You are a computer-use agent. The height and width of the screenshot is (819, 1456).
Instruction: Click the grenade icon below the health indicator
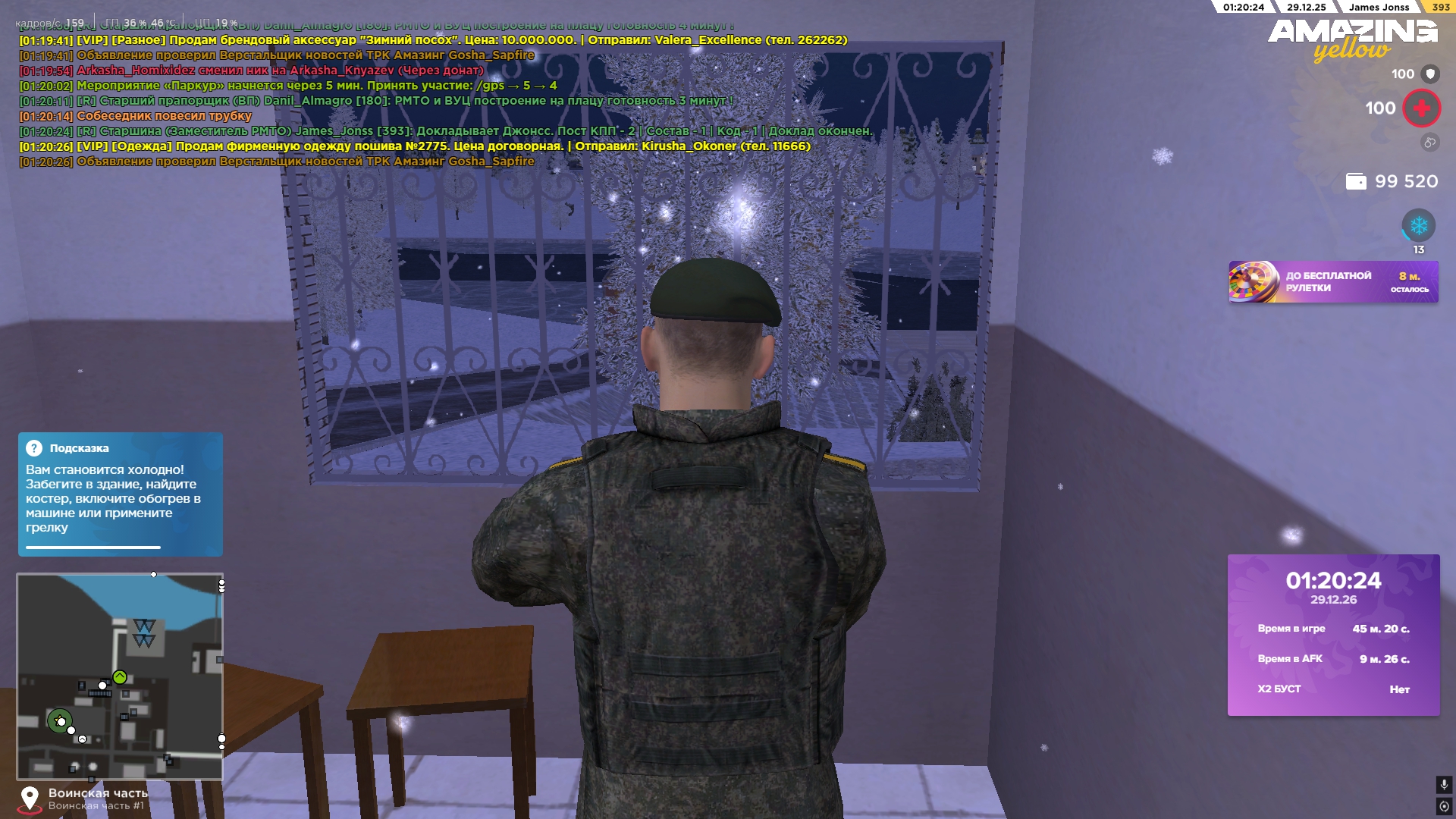pyautogui.click(x=1429, y=140)
